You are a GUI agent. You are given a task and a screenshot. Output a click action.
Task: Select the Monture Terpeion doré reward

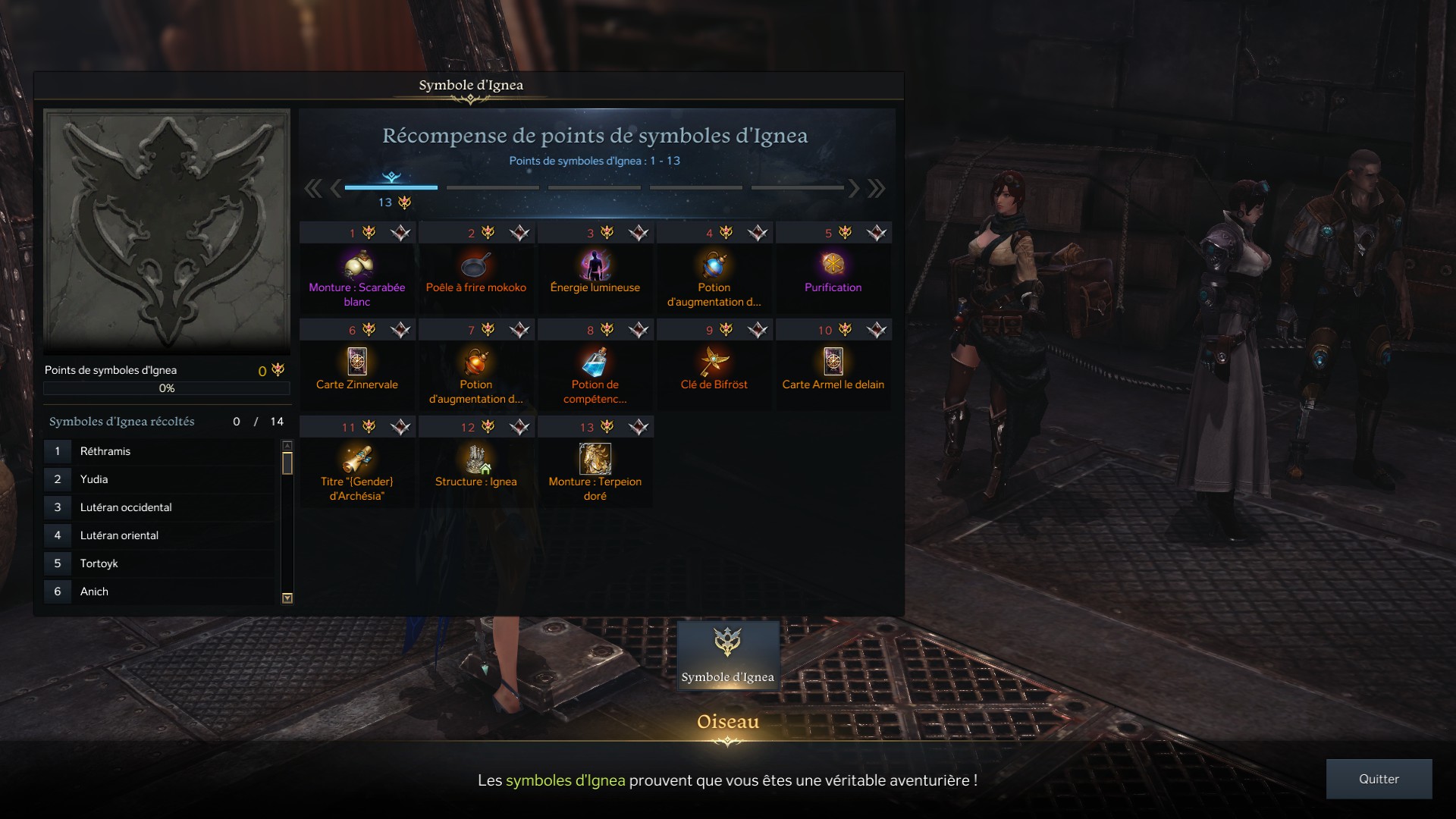click(x=595, y=460)
